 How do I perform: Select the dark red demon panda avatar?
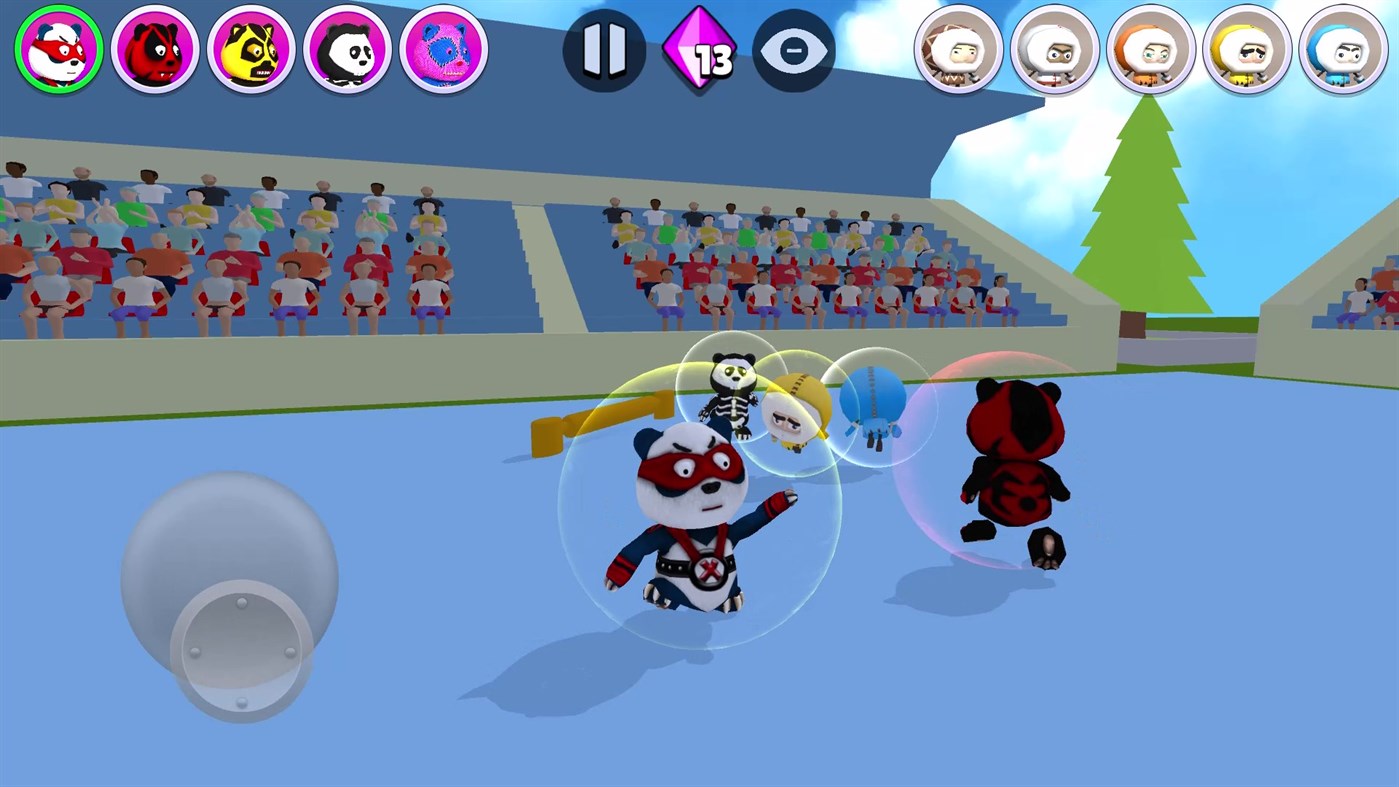pos(154,49)
